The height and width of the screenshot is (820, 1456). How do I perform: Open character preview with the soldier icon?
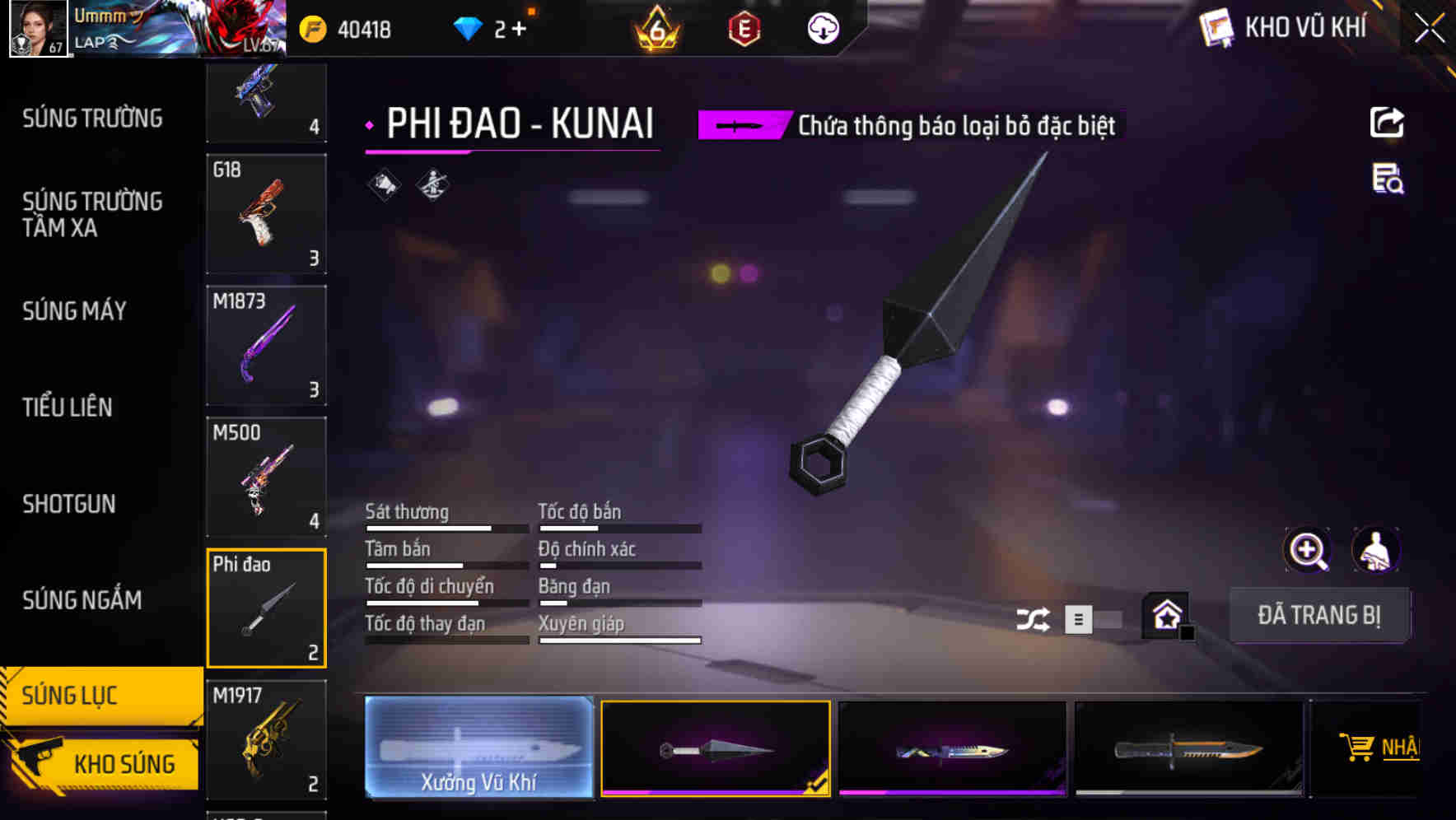click(1377, 550)
